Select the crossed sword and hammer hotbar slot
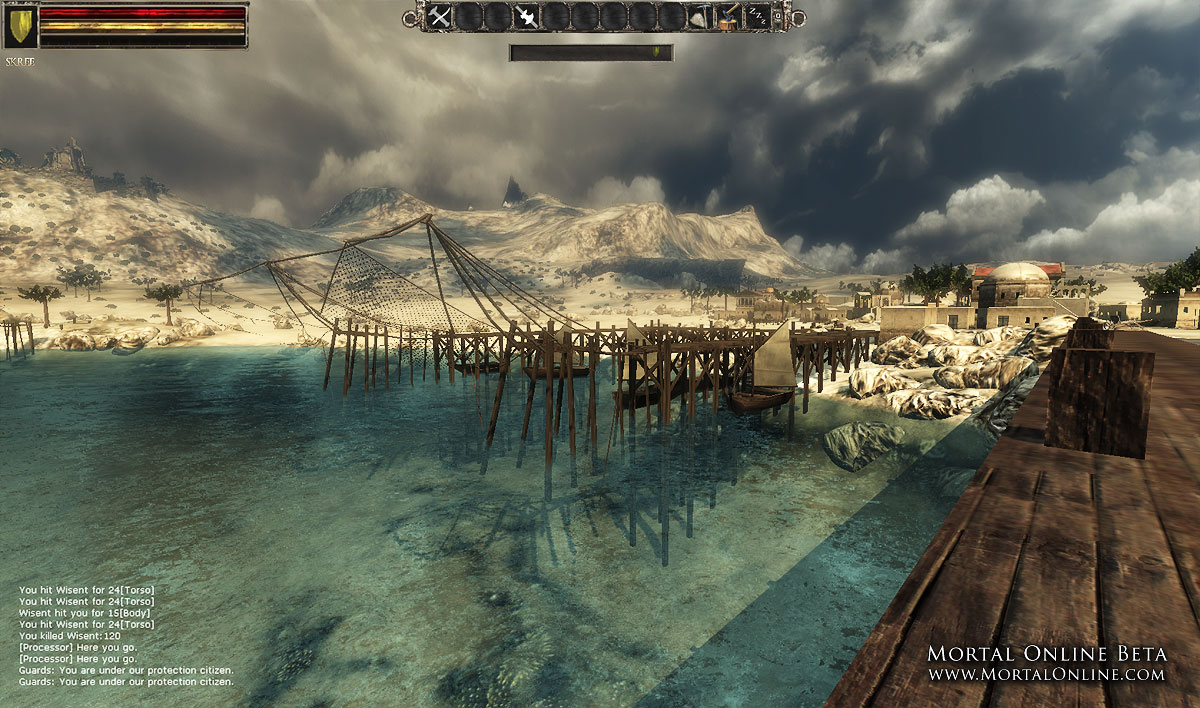Viewport: 1200px width, 708px height. [x=439, y=16]
